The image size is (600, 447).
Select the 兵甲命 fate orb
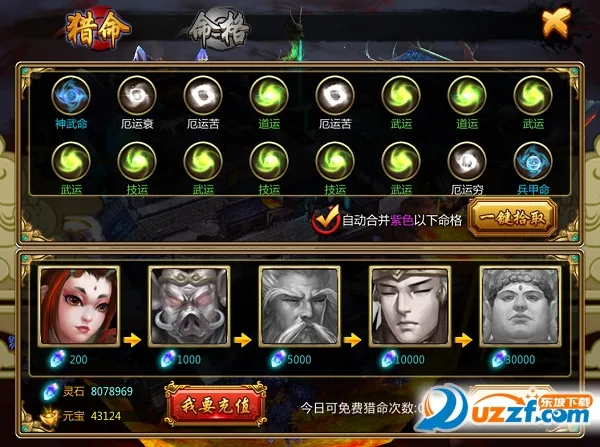click(x=533, y=161)
